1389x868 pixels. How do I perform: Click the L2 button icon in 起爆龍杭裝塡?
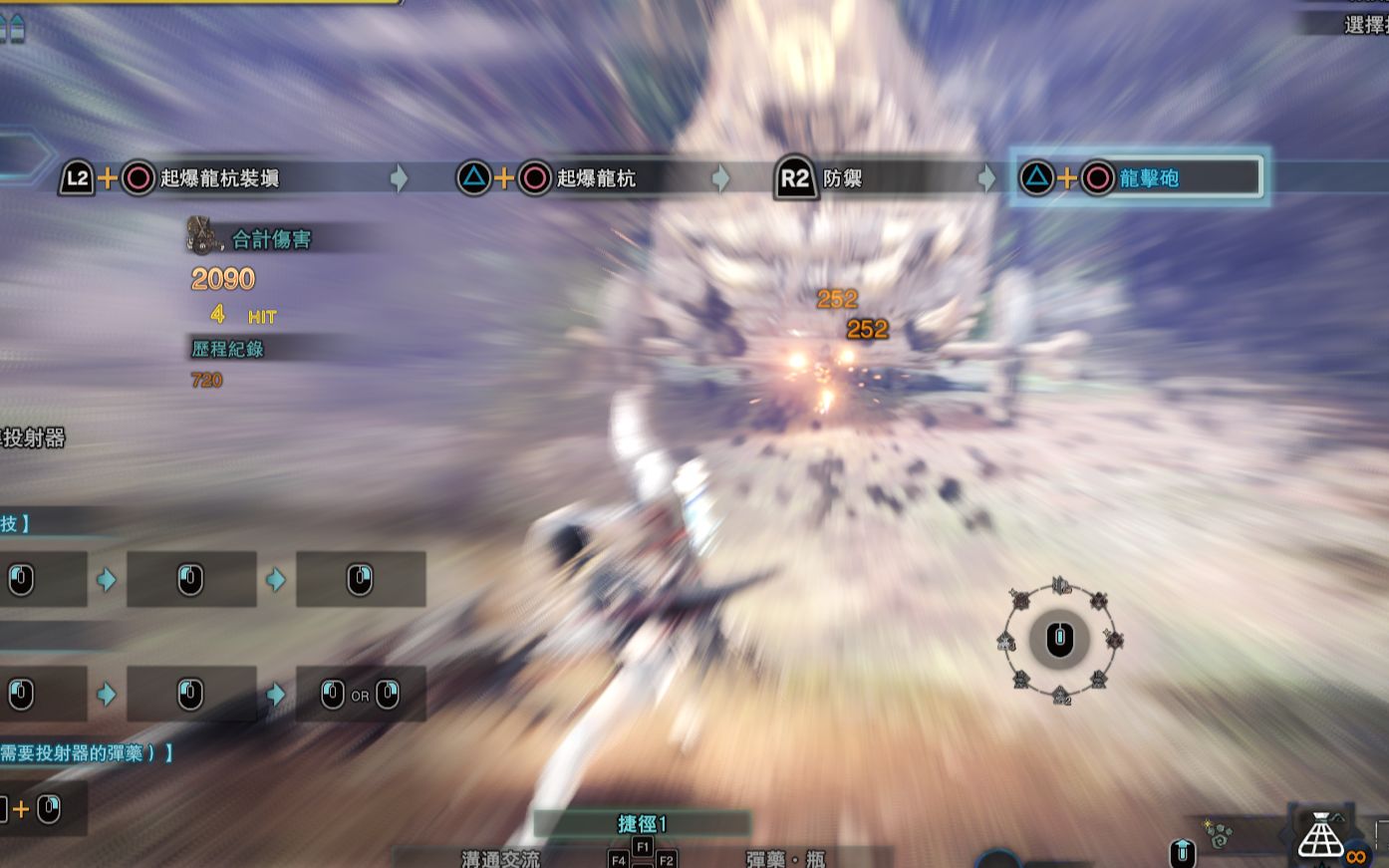click(78, 177)
